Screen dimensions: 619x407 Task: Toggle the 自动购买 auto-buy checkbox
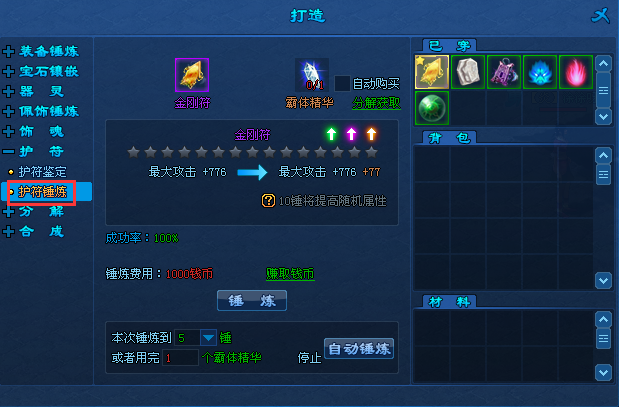pos(342,84)
